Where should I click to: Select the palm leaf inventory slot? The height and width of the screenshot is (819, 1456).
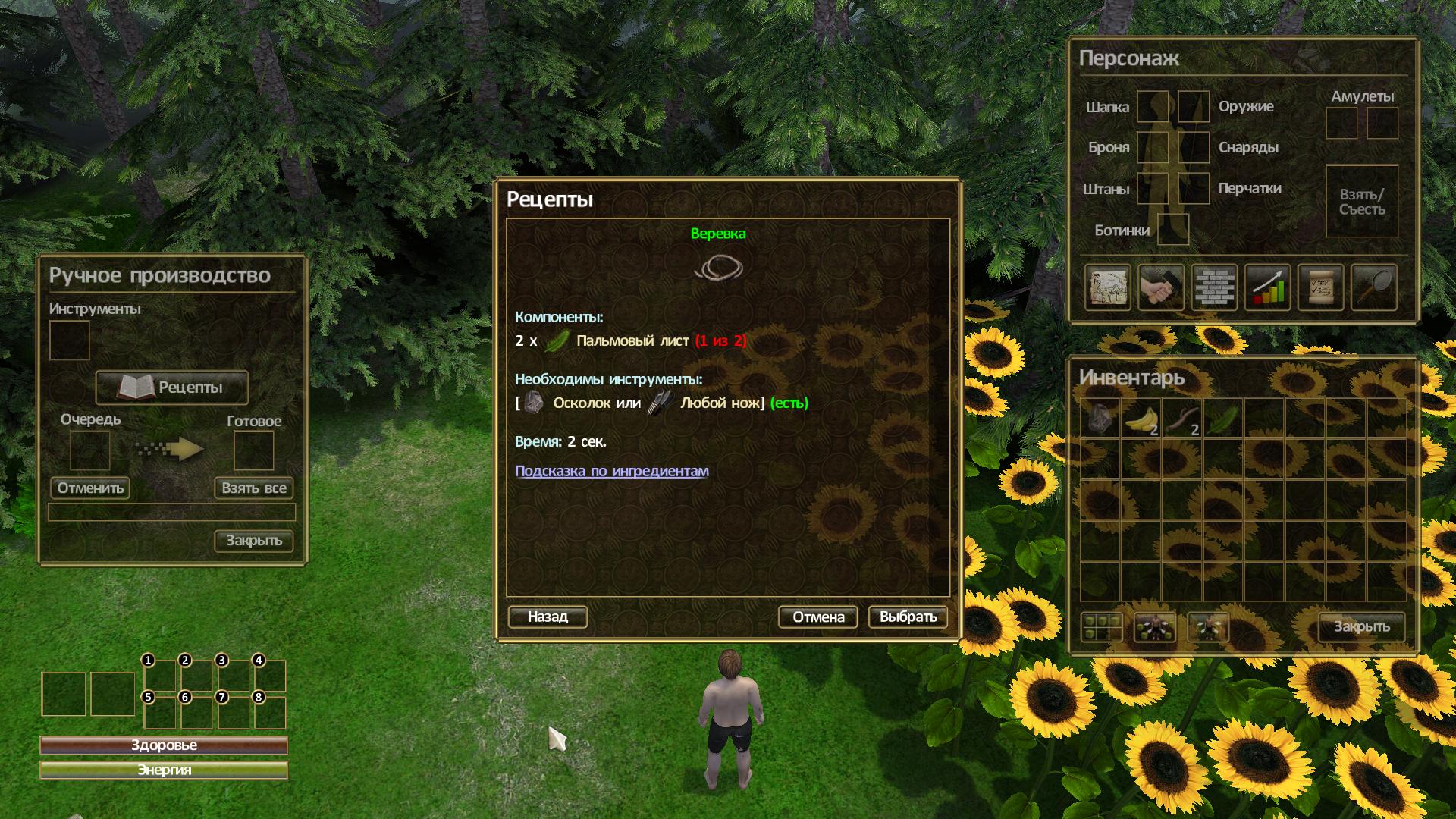click(1222, 419)
